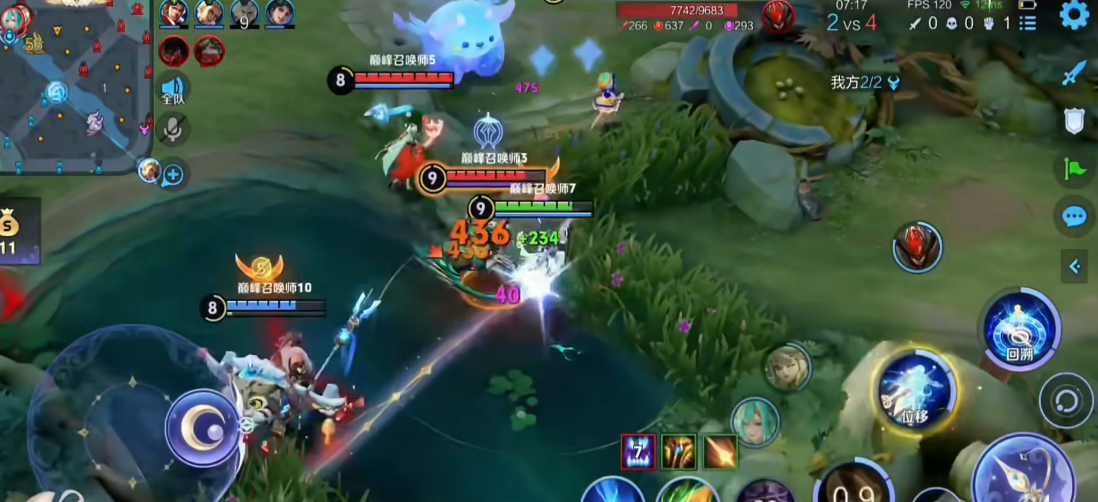
Task: Tap the white shield signal
Action: (1074, 121)
